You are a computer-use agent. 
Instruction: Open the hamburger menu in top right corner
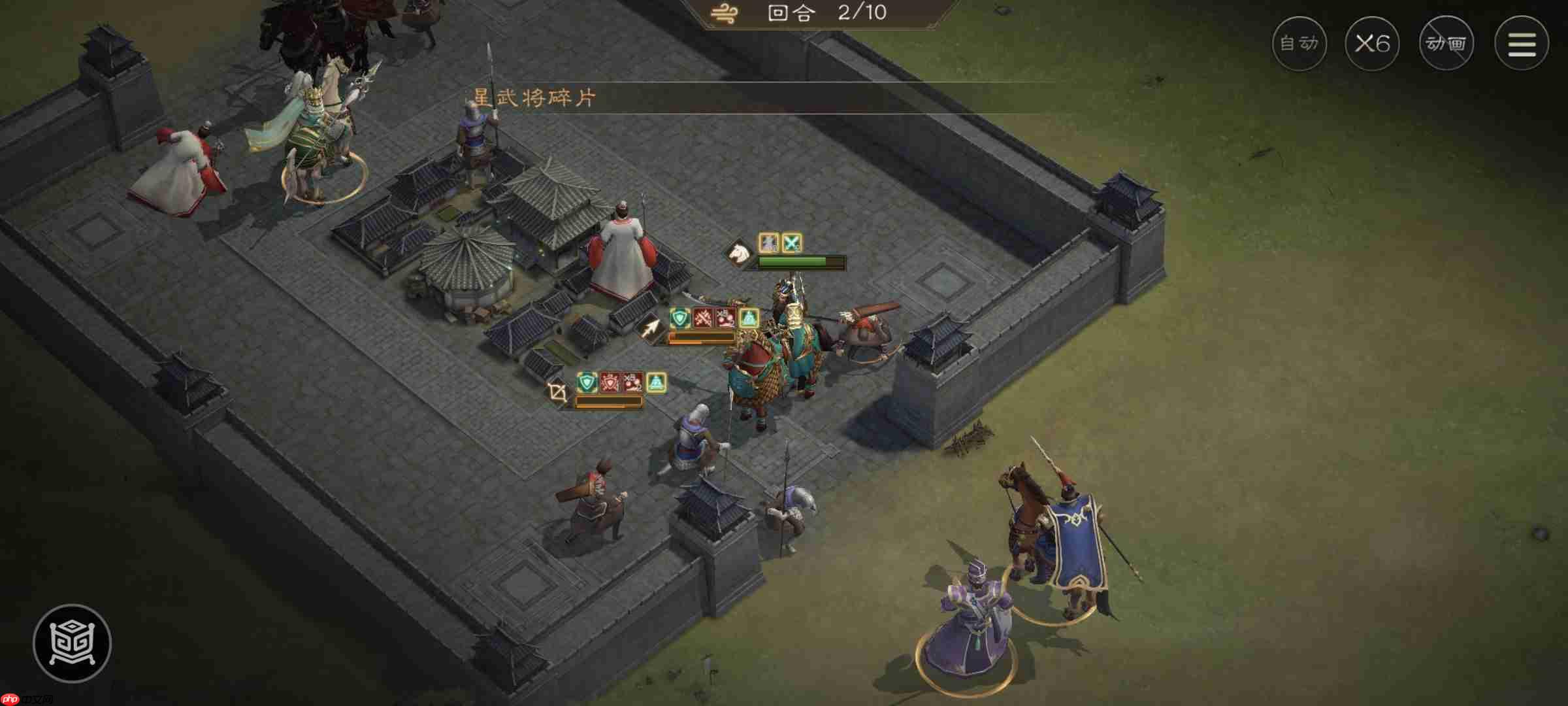(x=1522, y=42)
